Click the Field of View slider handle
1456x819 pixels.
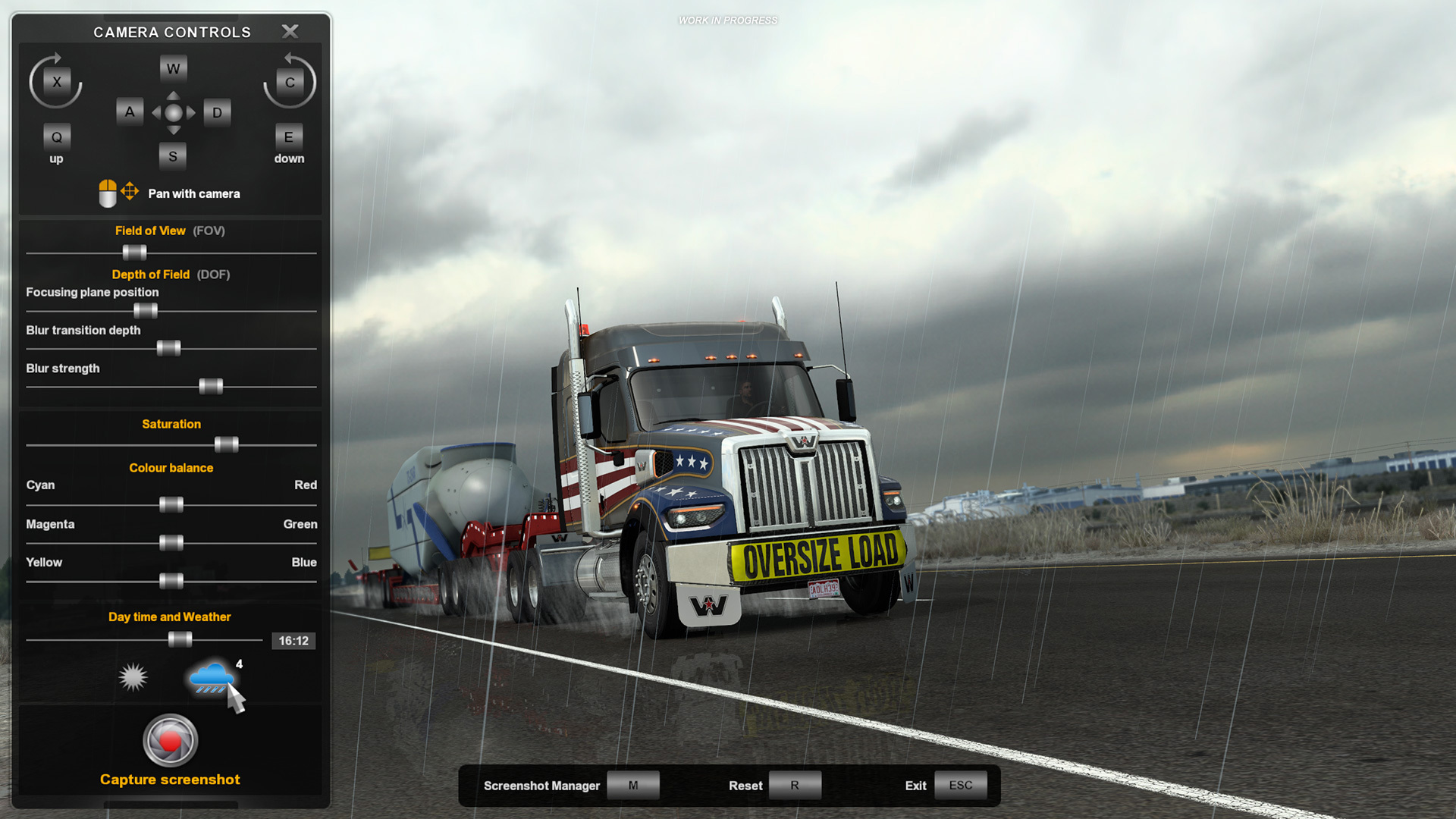point(134,253)
